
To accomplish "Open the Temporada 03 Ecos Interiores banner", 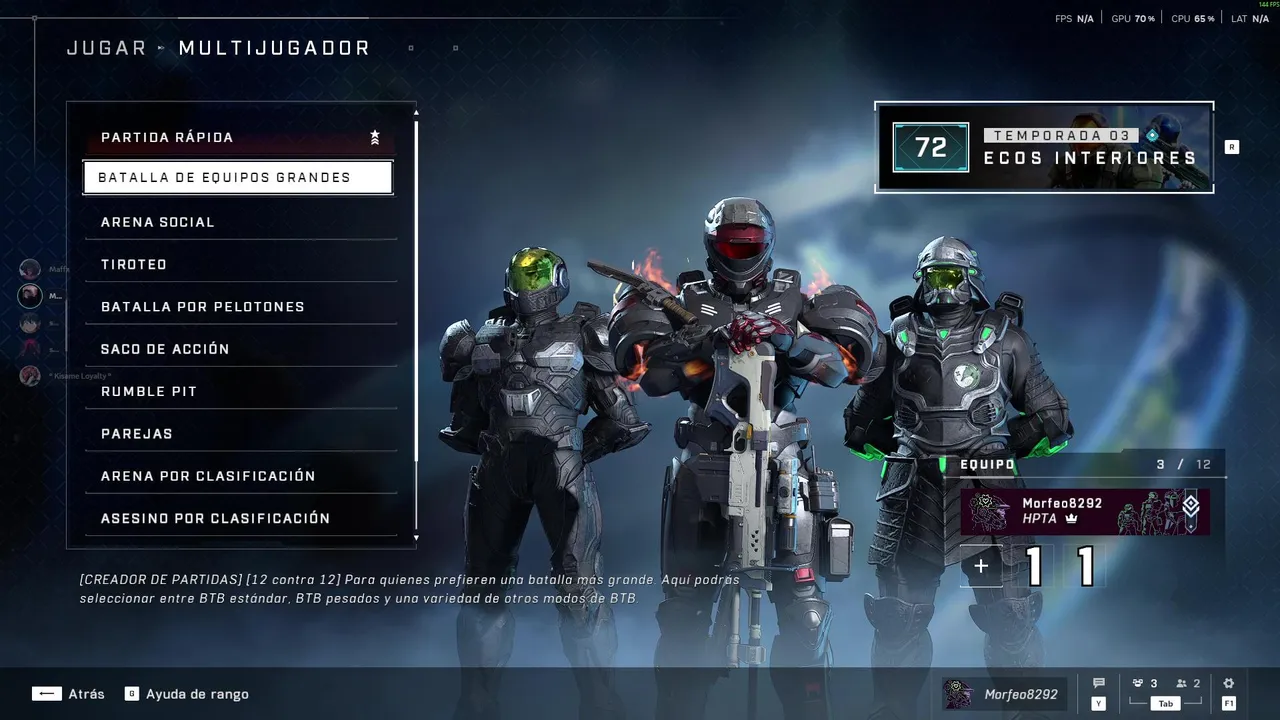I will point(1044,147).
